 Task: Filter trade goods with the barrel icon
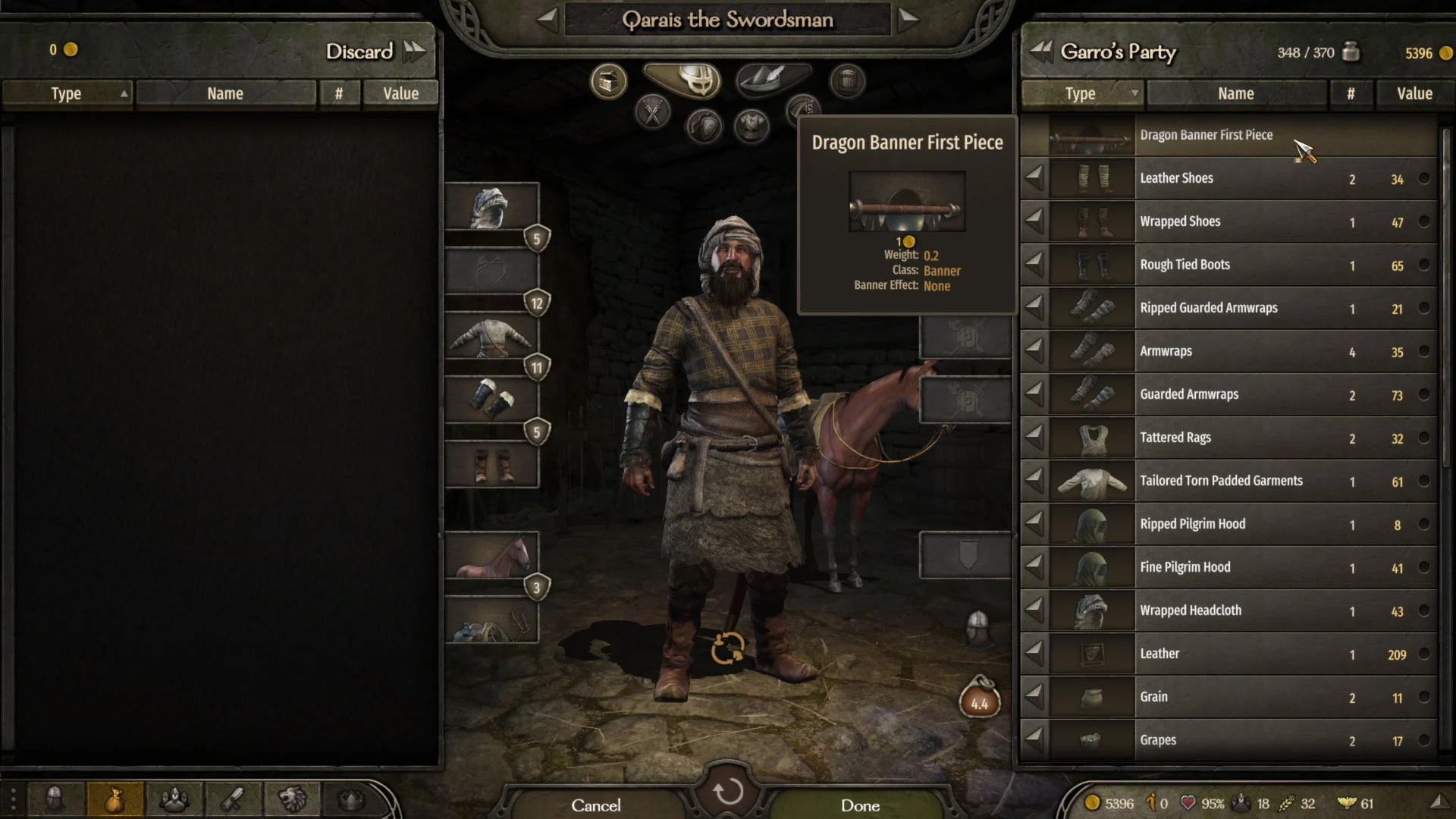[847, 81]
